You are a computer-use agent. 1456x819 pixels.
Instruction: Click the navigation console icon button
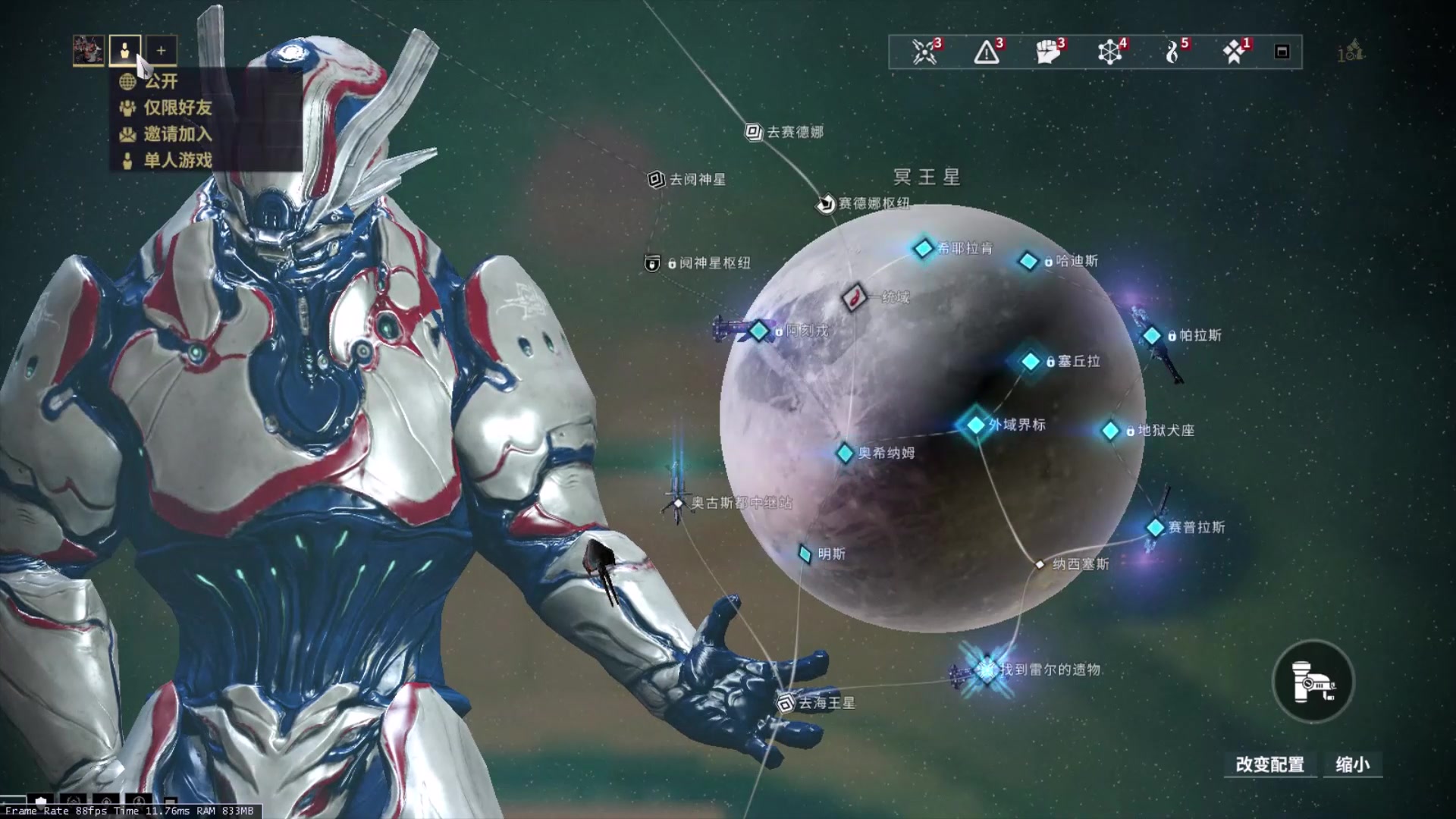[x=1313, y=682]
